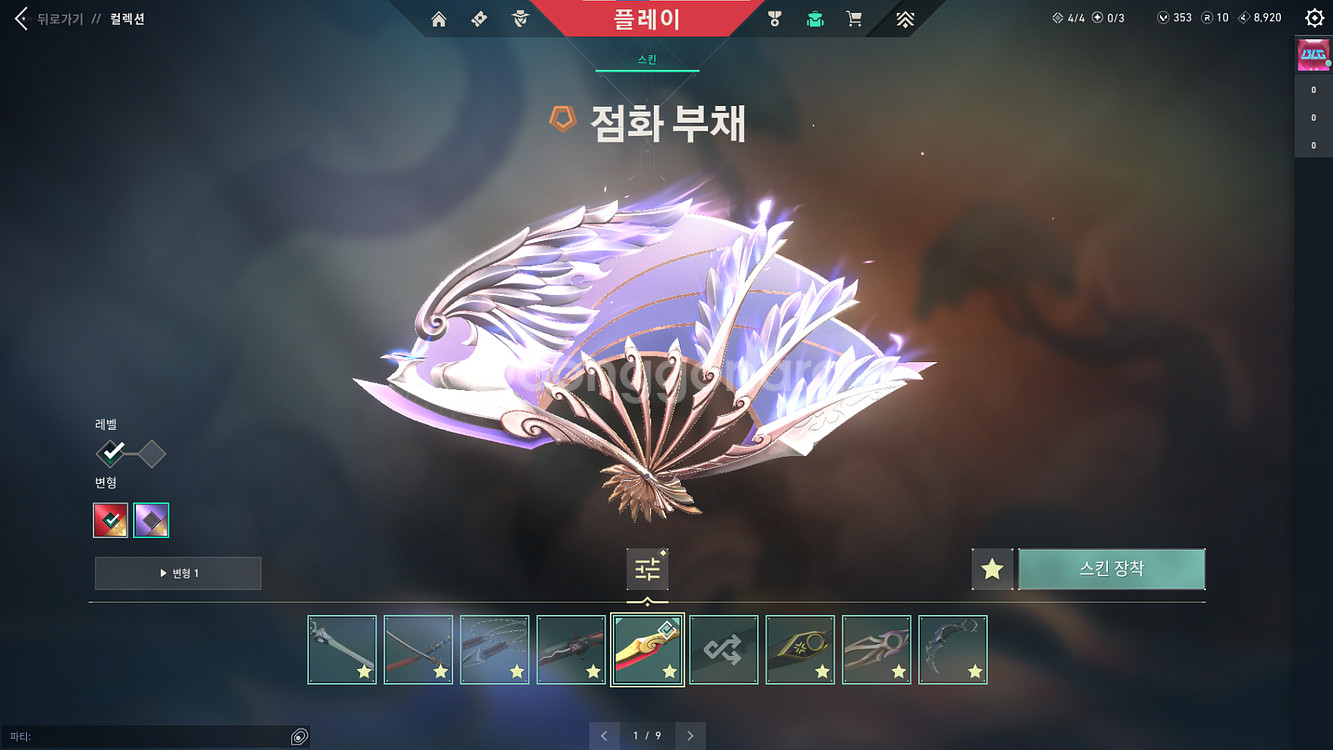Toggle the favorite star next to 스킨 장착

click(991, 568)
